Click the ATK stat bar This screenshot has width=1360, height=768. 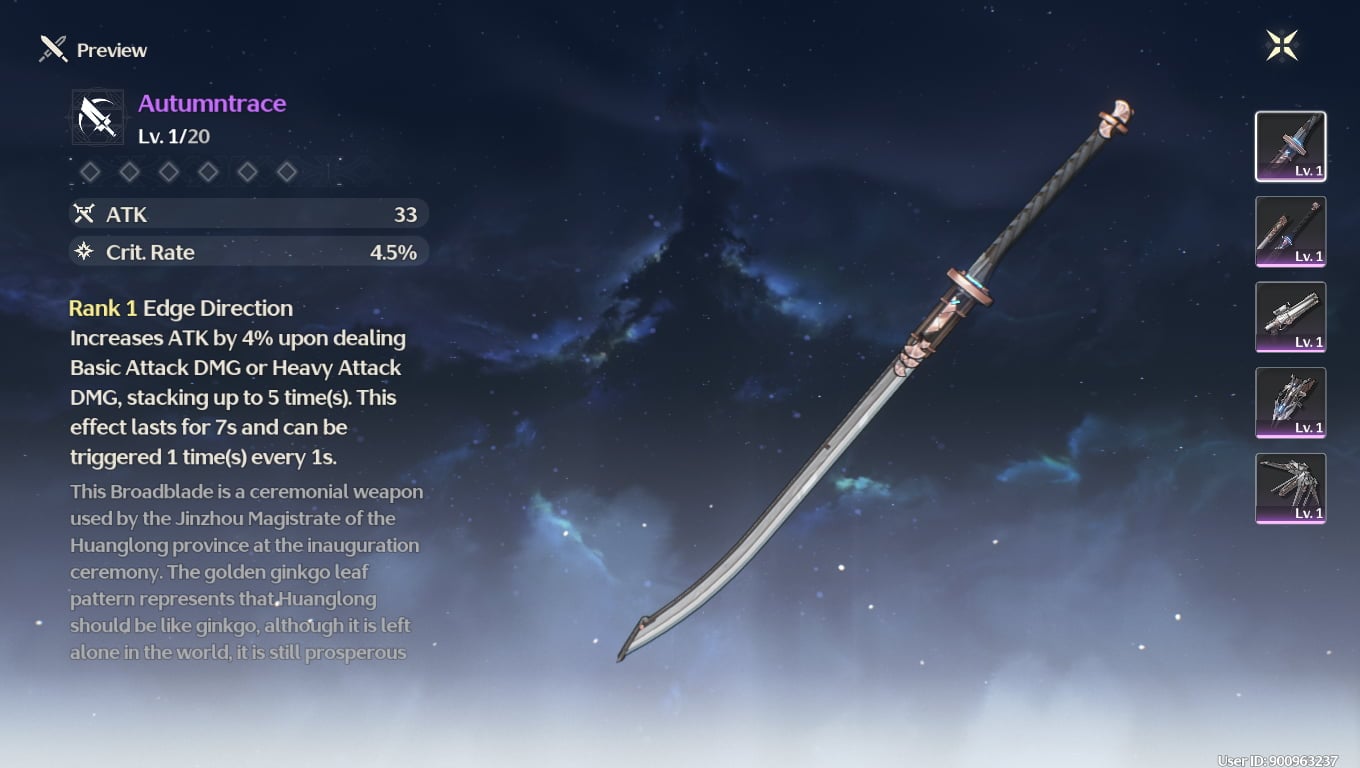248,213
